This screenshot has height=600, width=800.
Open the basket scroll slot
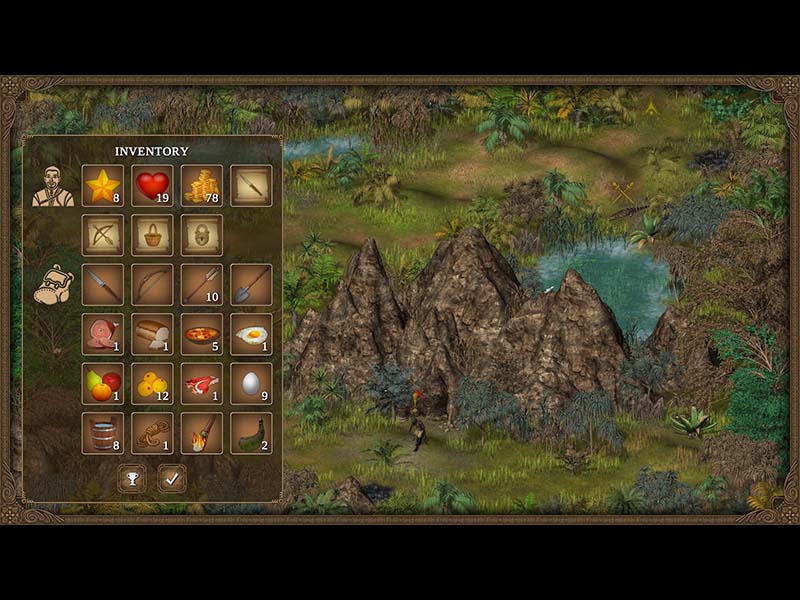click(x=152, y=235)
